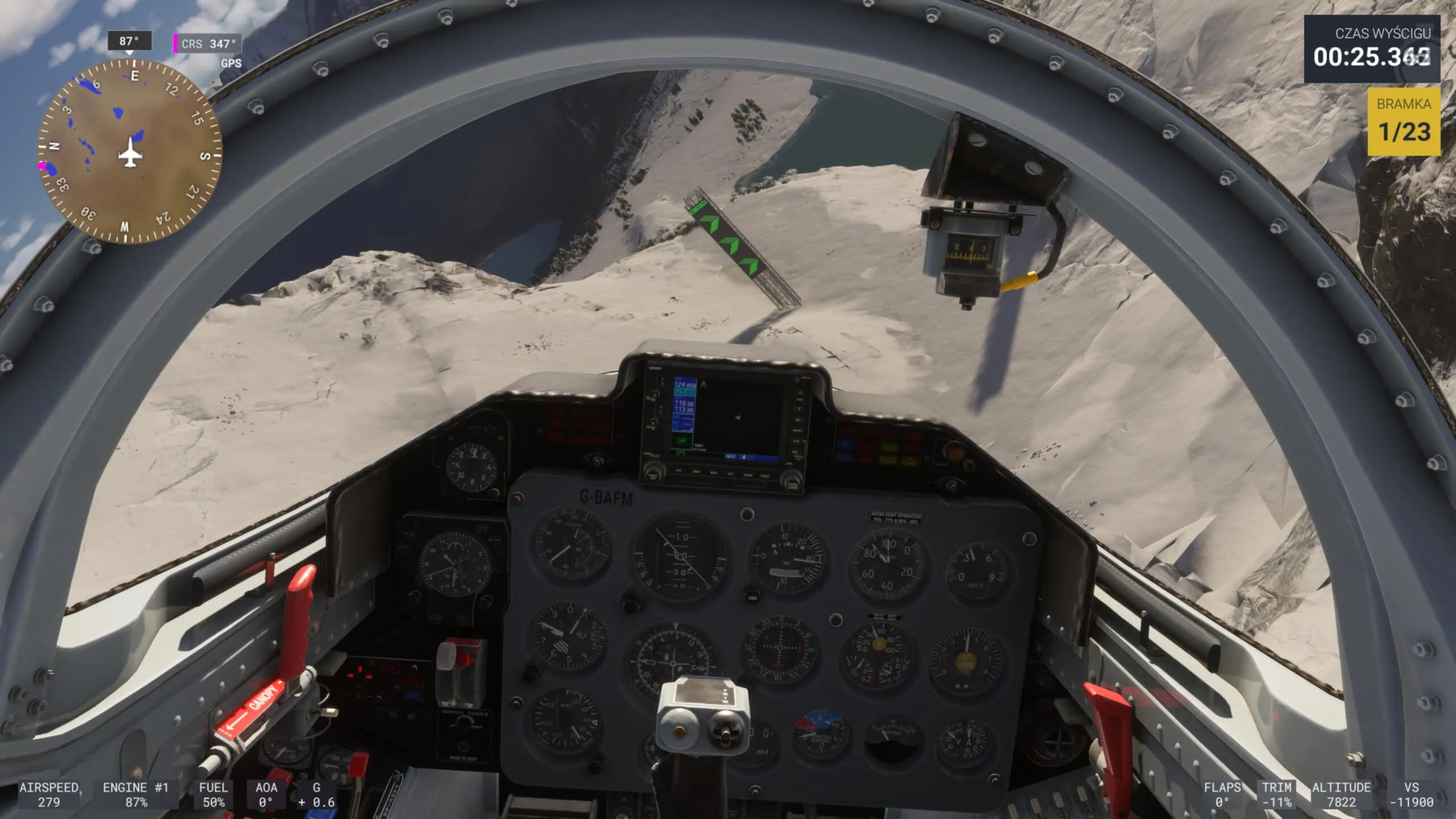Click the magnetic compass hanging from the canopy bow
The image size is (1456, 819).
pos(971,253)
